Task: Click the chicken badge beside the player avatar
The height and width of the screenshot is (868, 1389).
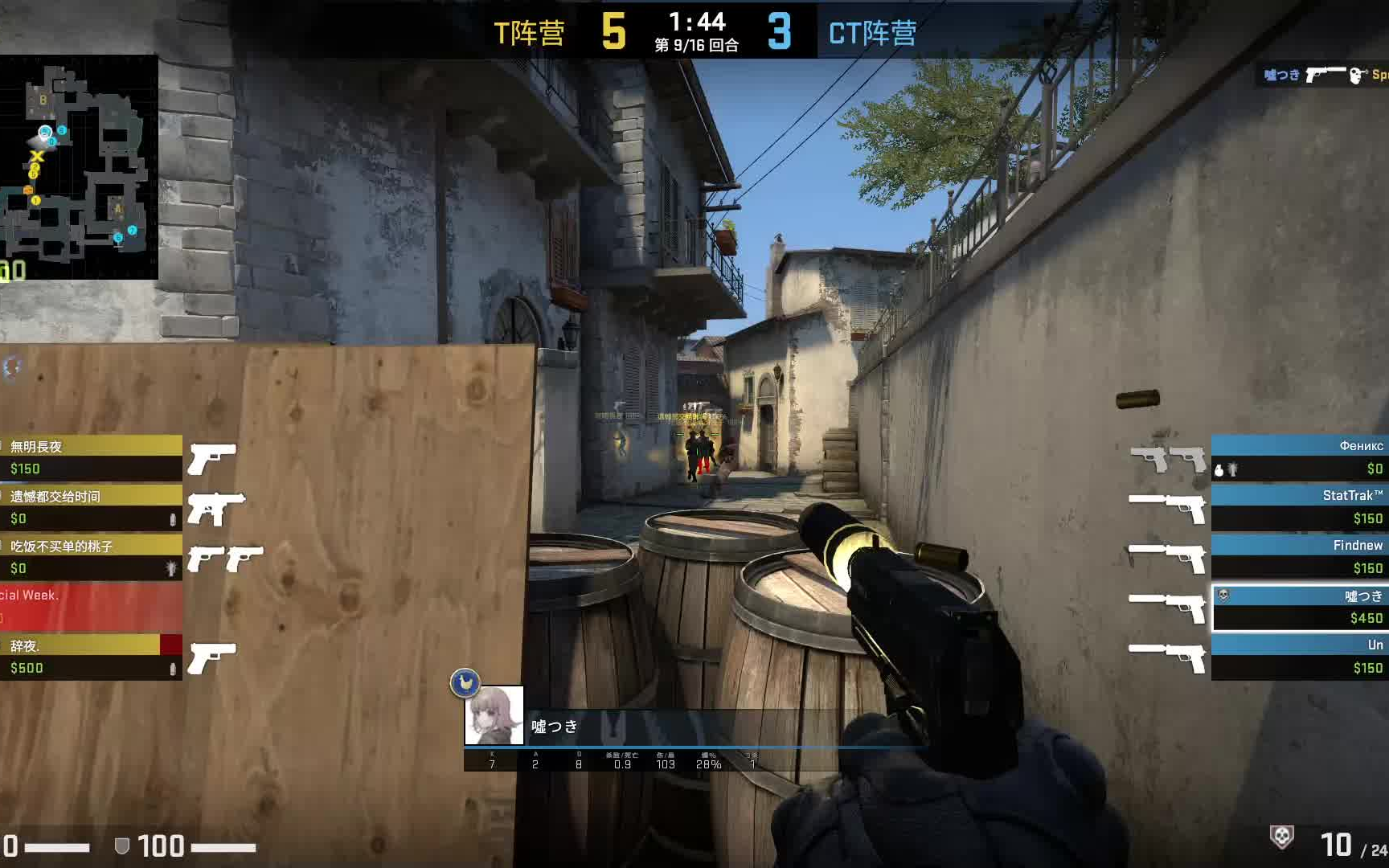Action: 465,681
